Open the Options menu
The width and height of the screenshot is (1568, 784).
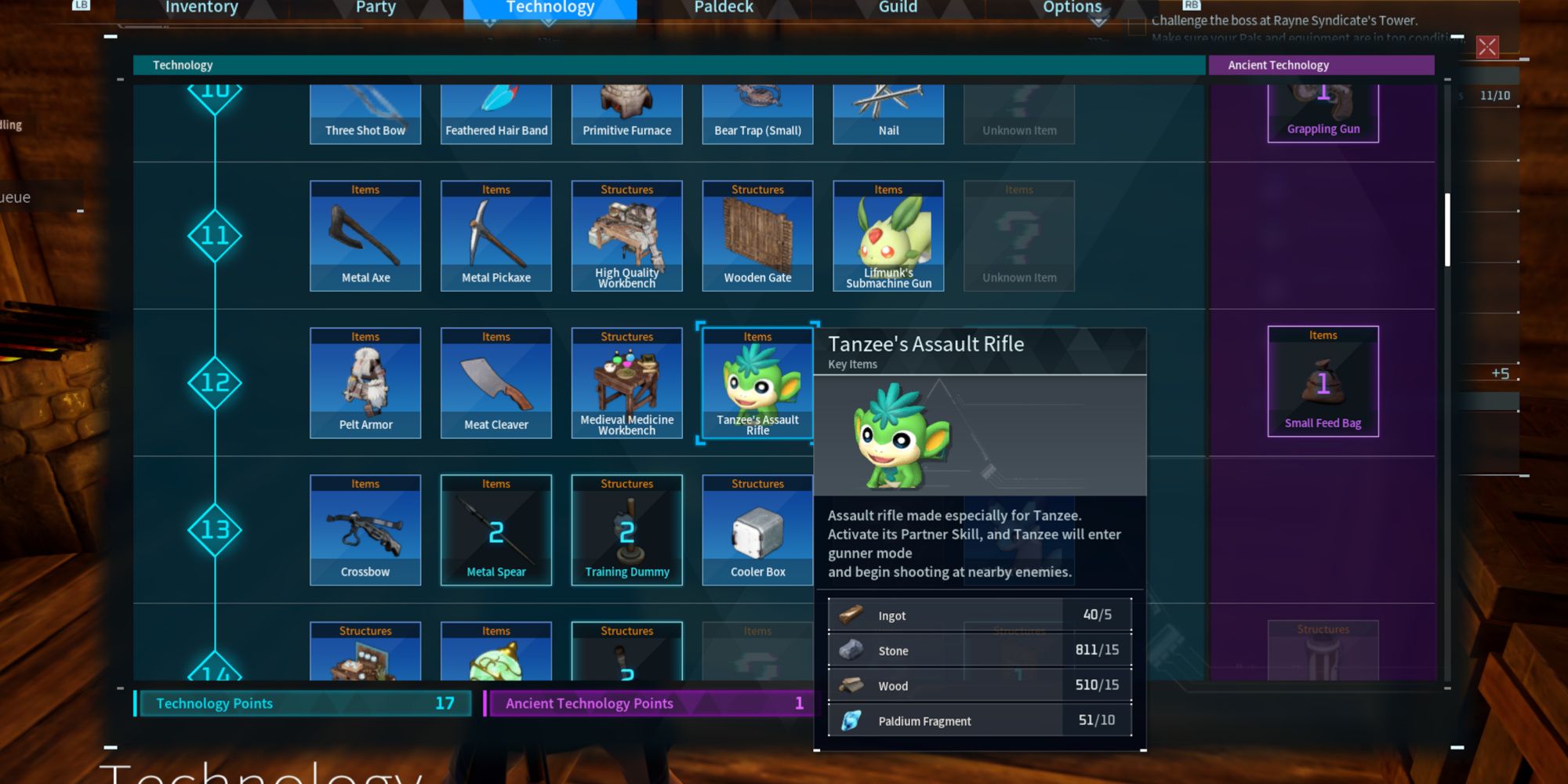1071,7
